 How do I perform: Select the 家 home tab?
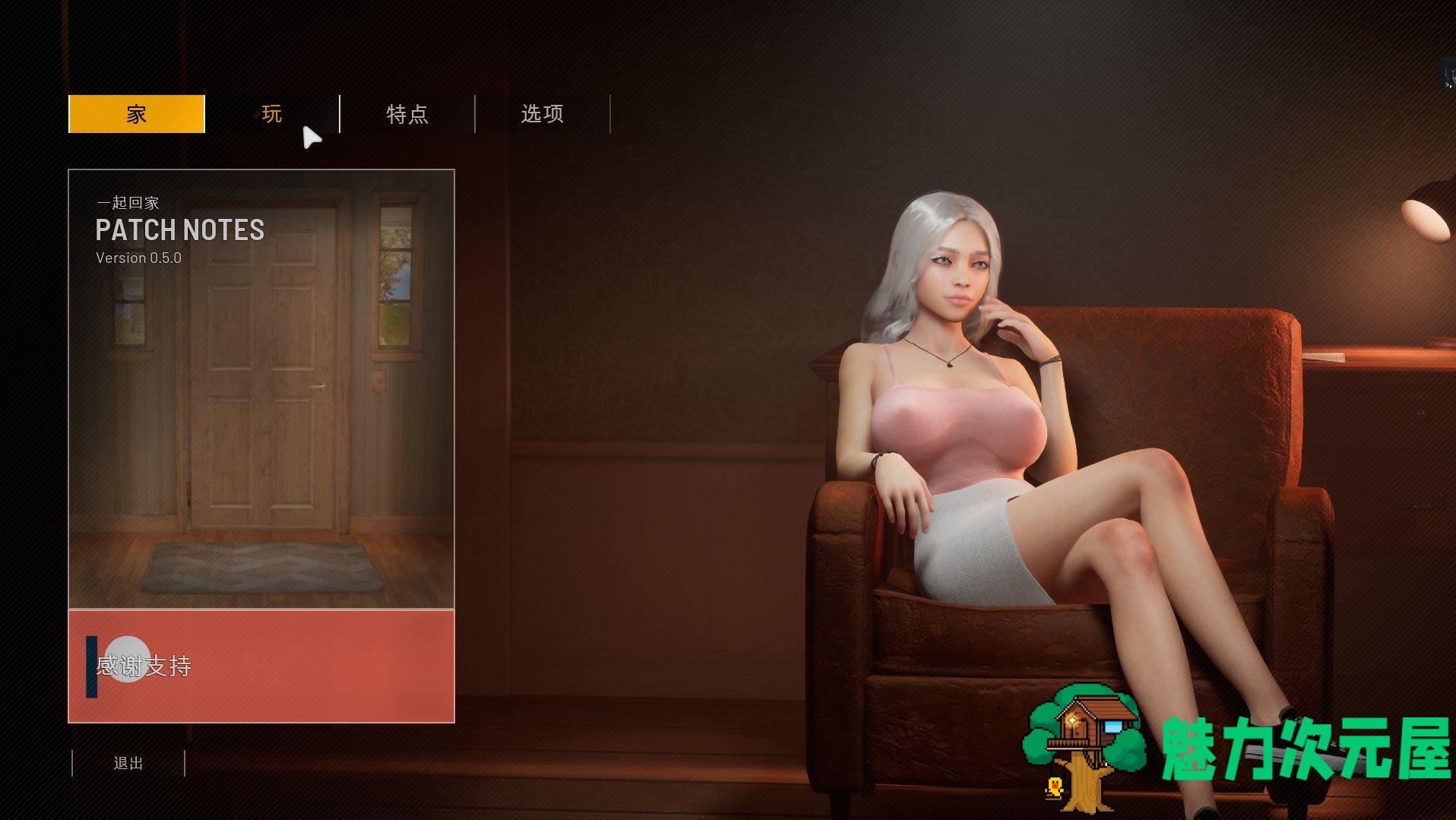coord(137,114)
